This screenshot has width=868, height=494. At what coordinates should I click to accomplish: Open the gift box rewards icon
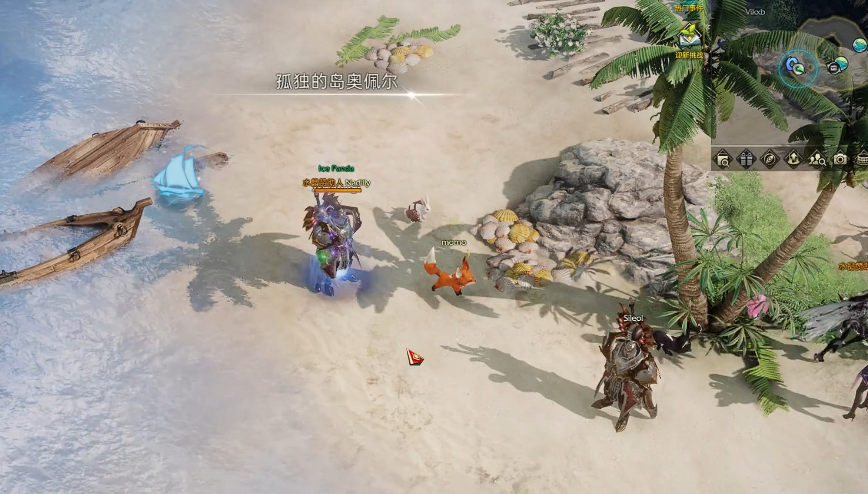pos(746,158)
